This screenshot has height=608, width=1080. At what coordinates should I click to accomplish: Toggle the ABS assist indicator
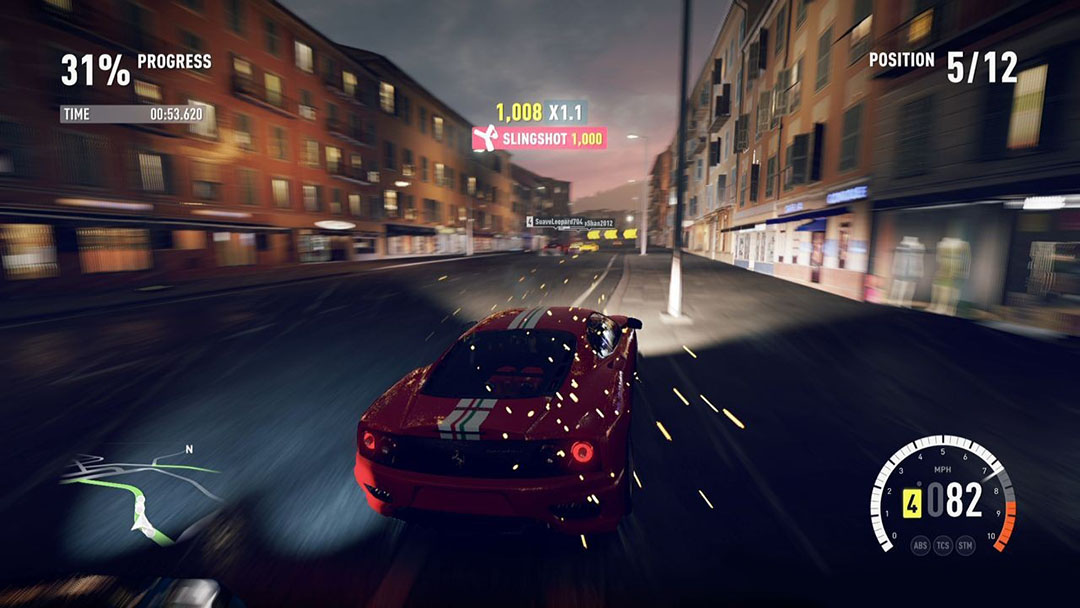tap(920, 547)
